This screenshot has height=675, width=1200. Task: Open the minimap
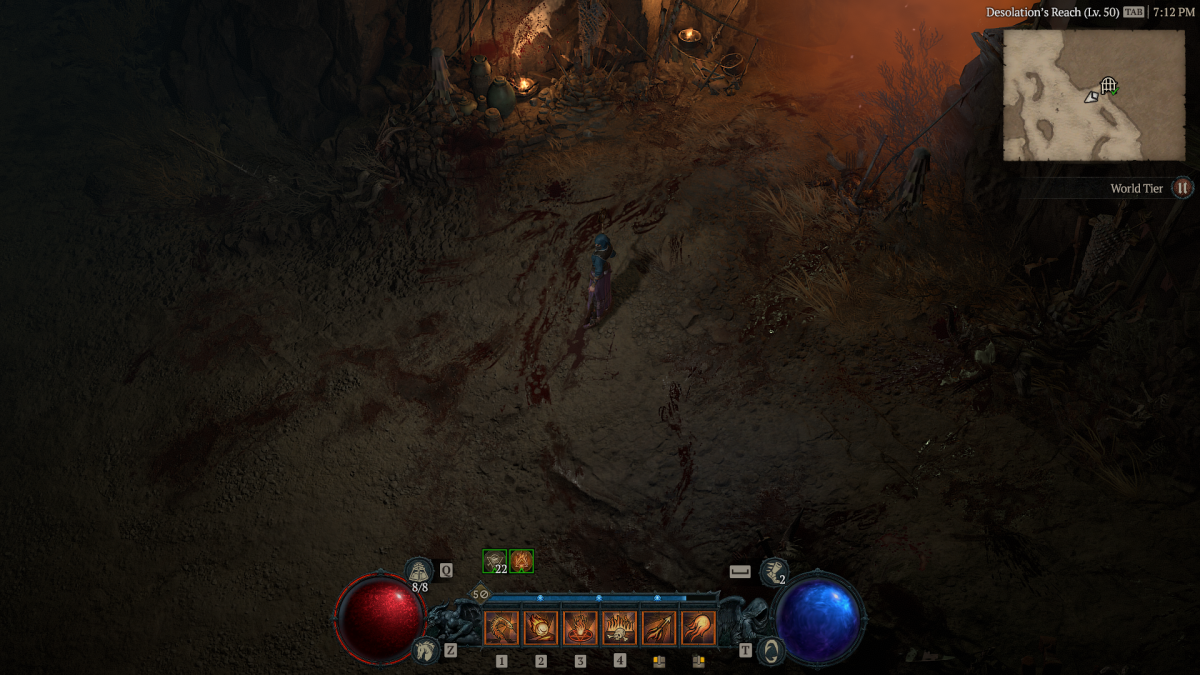pyautogui.click(x=1093, y=95)
